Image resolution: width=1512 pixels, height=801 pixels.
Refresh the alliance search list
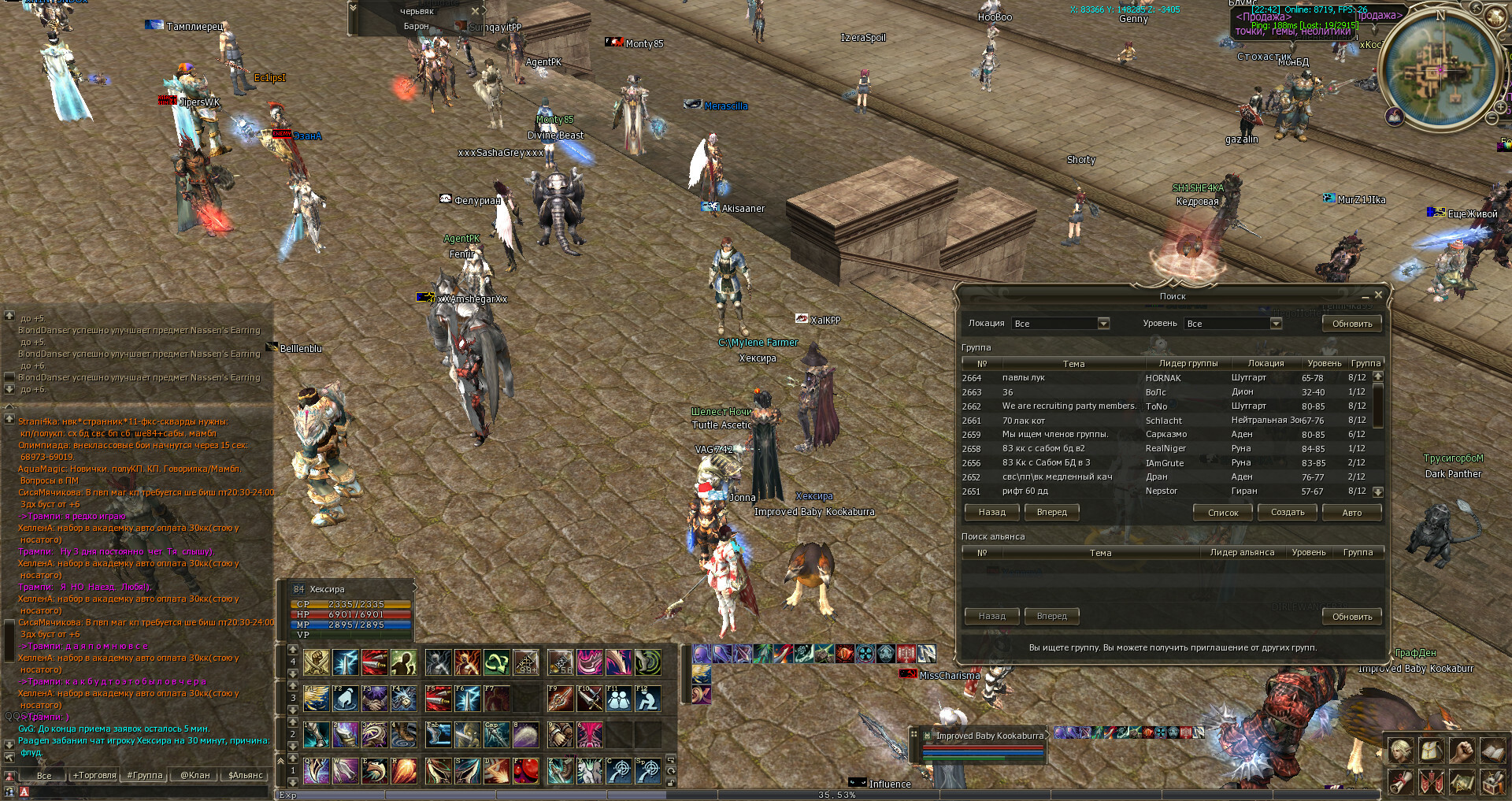point(1351,617)
